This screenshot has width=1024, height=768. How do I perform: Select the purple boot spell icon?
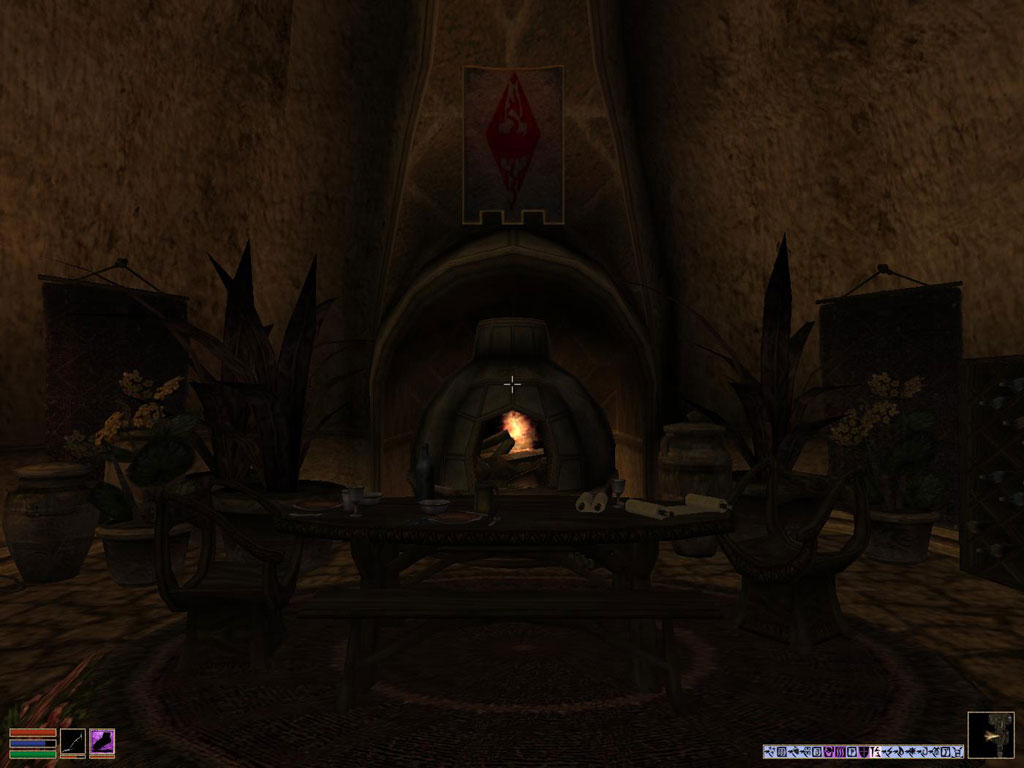[102, 742]
